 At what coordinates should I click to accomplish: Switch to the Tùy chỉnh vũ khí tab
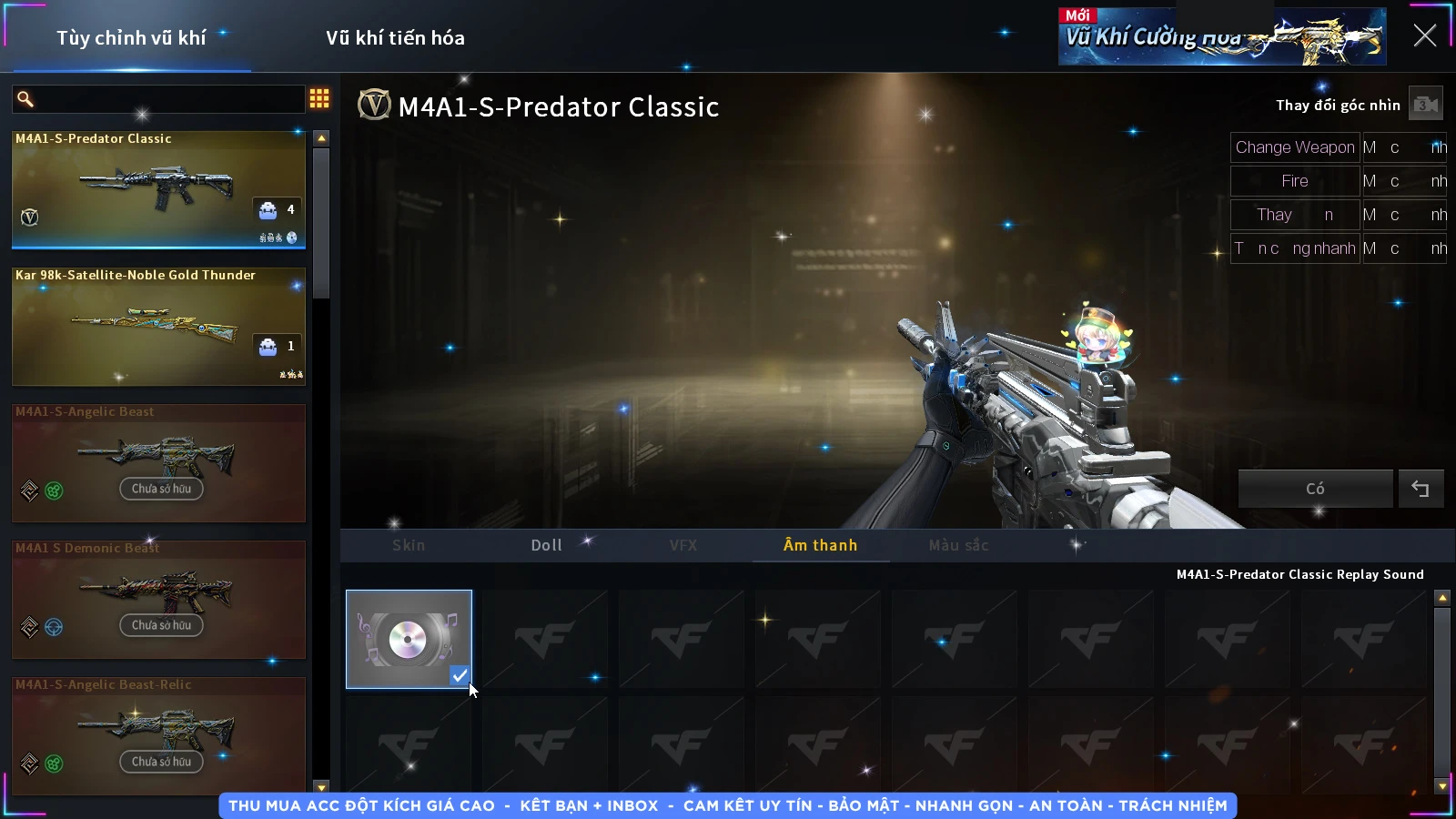coord(131,38)
